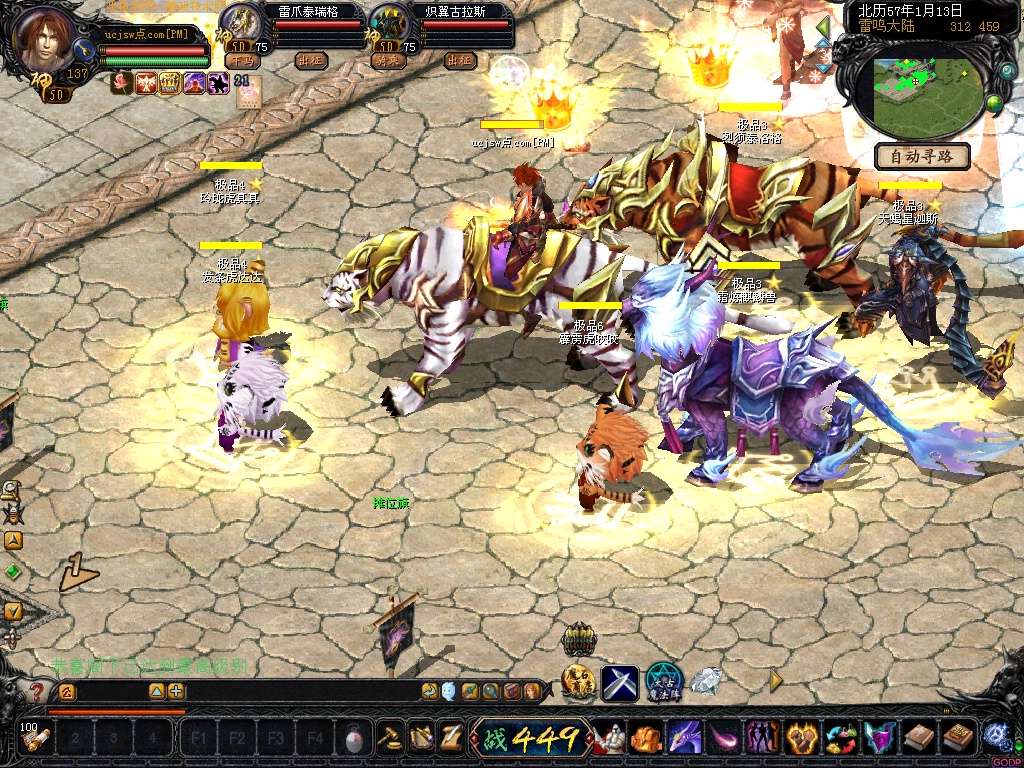Open the red question mark help button
Viewport: 1024px width, 768px height.
(37, 691)
